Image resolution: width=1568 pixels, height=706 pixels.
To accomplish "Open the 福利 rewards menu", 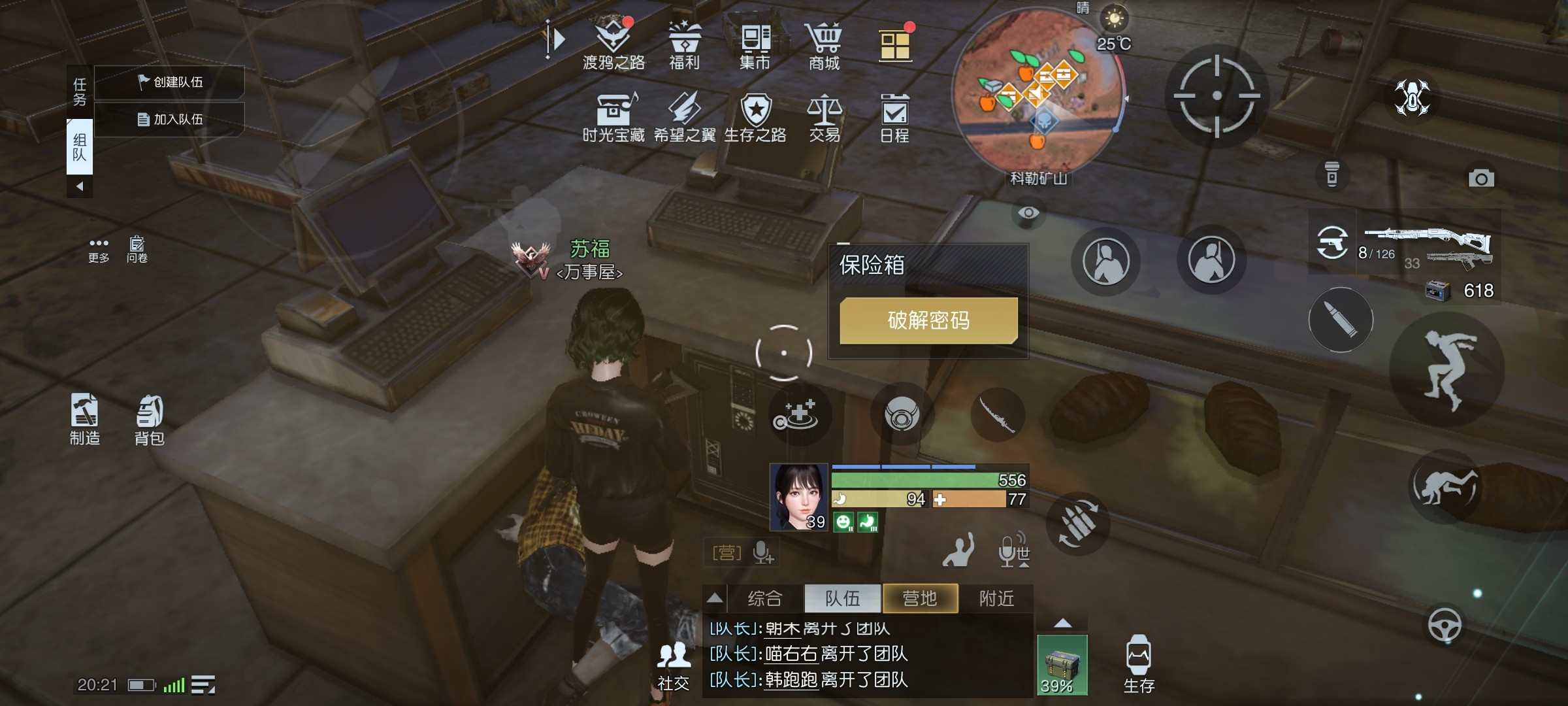I will pos(684,43).
